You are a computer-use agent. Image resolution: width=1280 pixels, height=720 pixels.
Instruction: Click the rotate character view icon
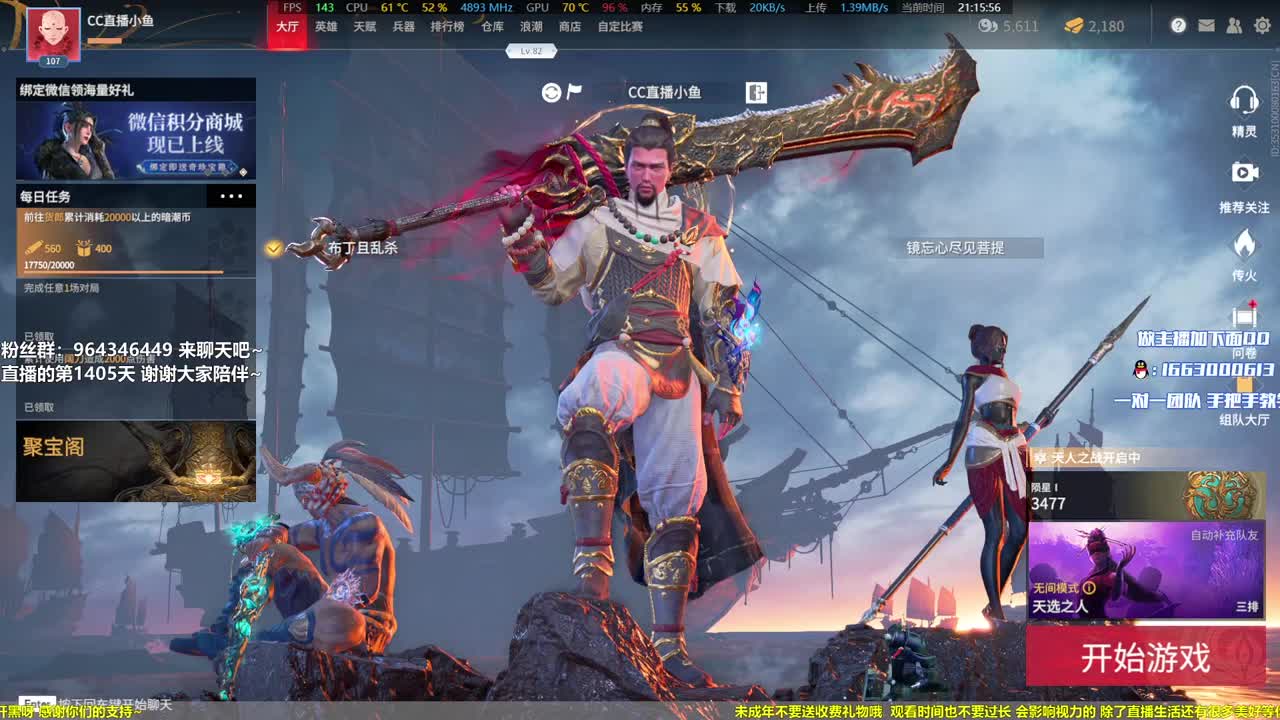pos(549,91)
